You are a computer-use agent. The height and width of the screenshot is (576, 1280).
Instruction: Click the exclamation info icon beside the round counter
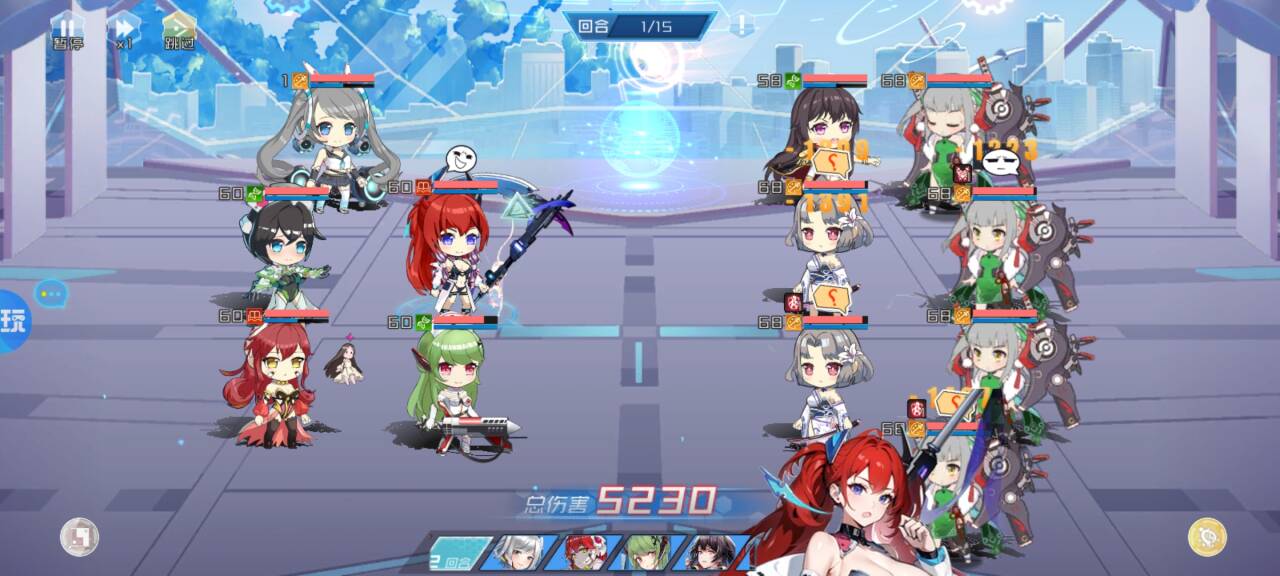[741, 25]
